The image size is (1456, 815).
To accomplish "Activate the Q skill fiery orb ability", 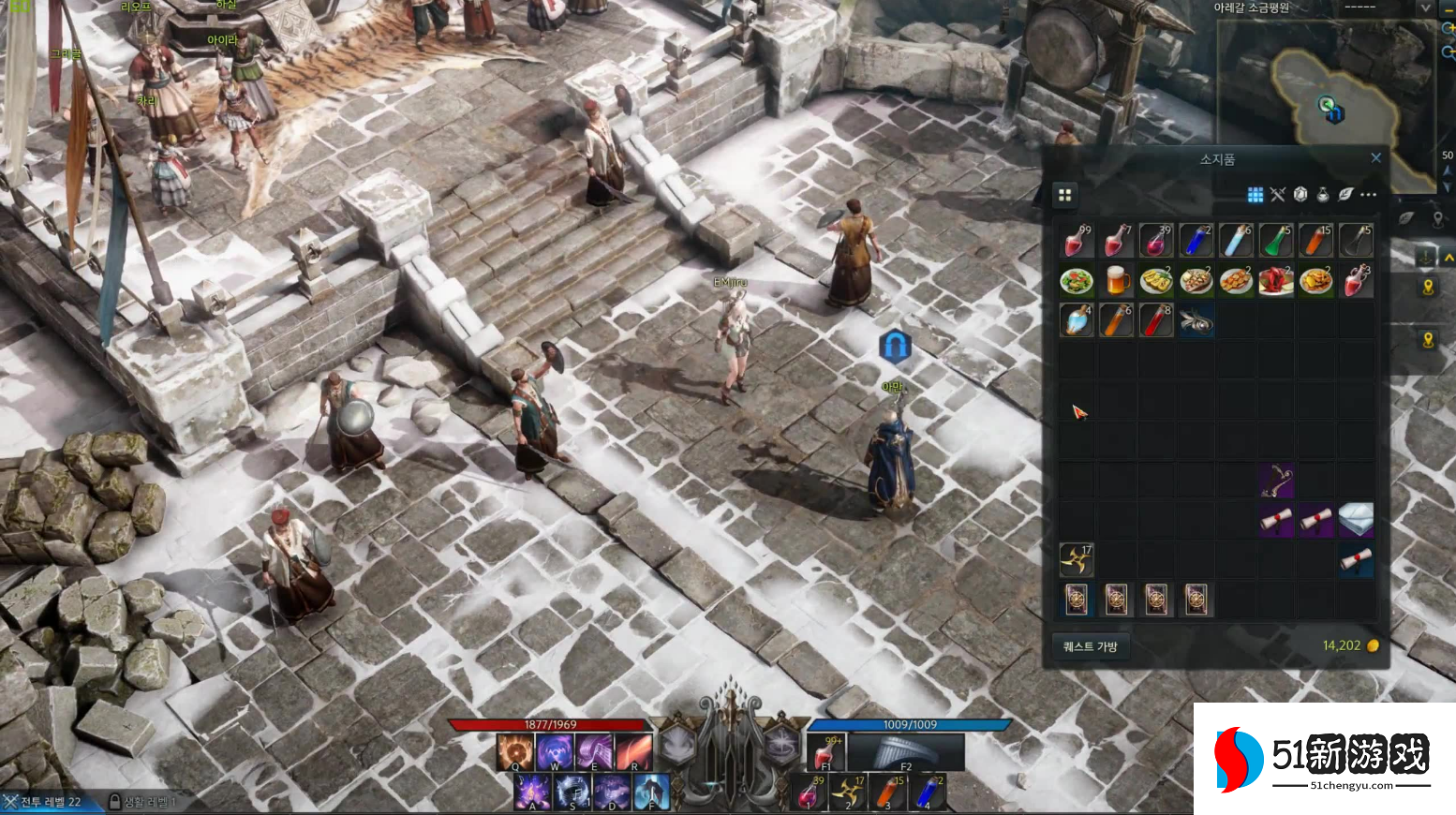I will [514, 751].
